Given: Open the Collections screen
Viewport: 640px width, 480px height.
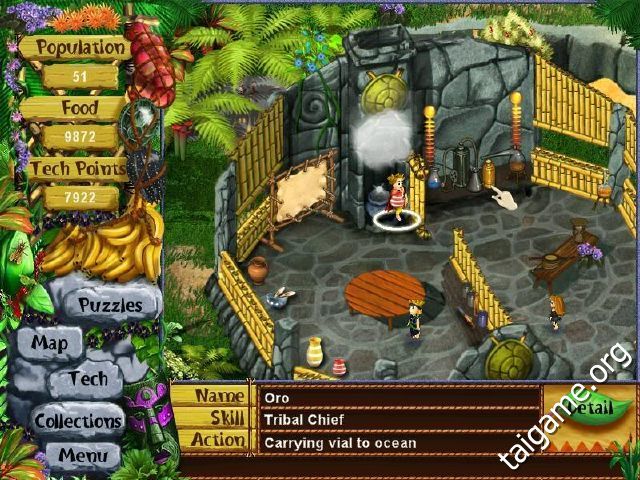Looking at the screenshot, I should (78, 420).
